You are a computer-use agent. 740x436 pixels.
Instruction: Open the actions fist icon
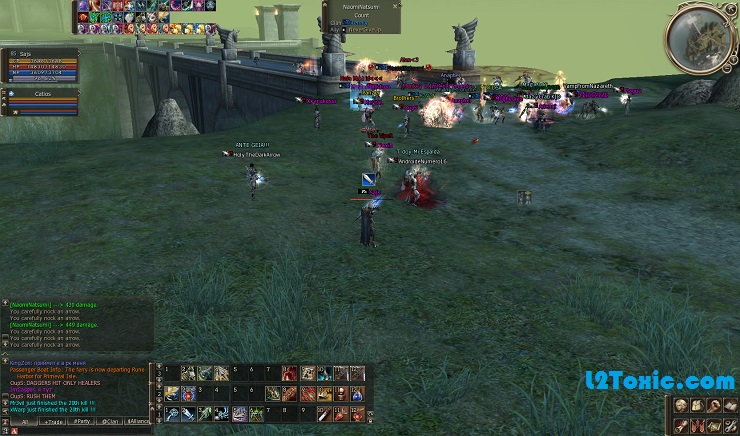click(x=712, y=405)
